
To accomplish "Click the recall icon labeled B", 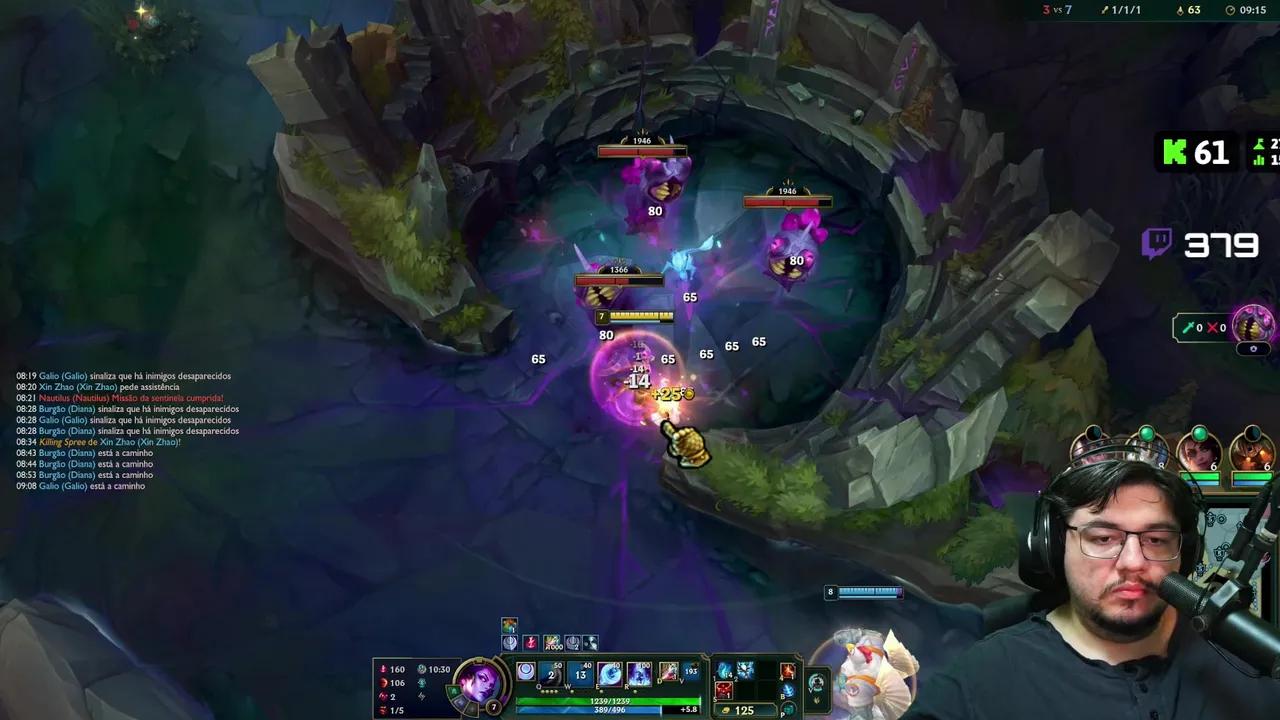I will pos(787,690).
